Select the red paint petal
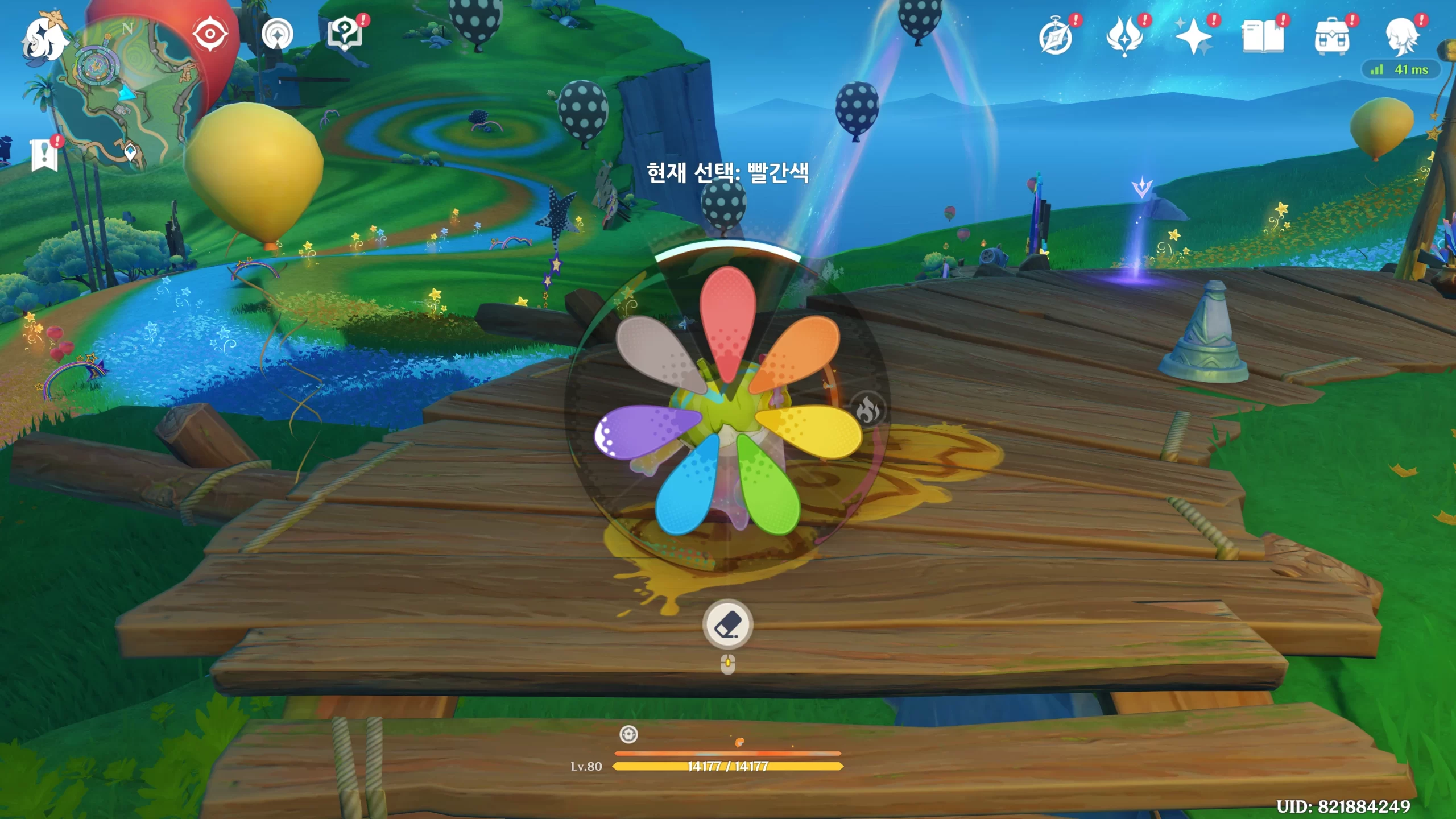This screenshot has width=1456, height=819. point(727,321)
